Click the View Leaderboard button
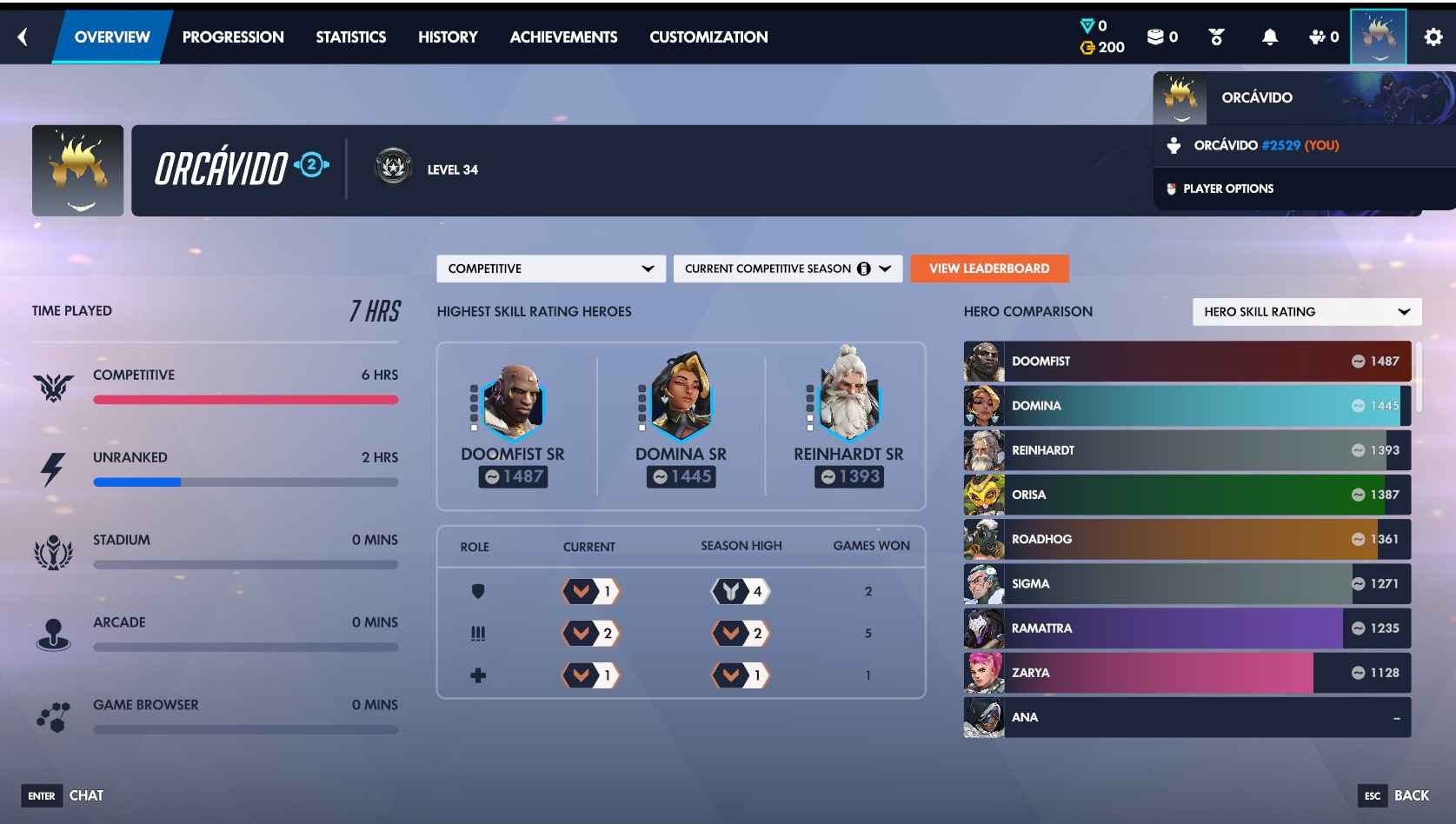This screenshot has height=824, width=1456. pos(988,269)
